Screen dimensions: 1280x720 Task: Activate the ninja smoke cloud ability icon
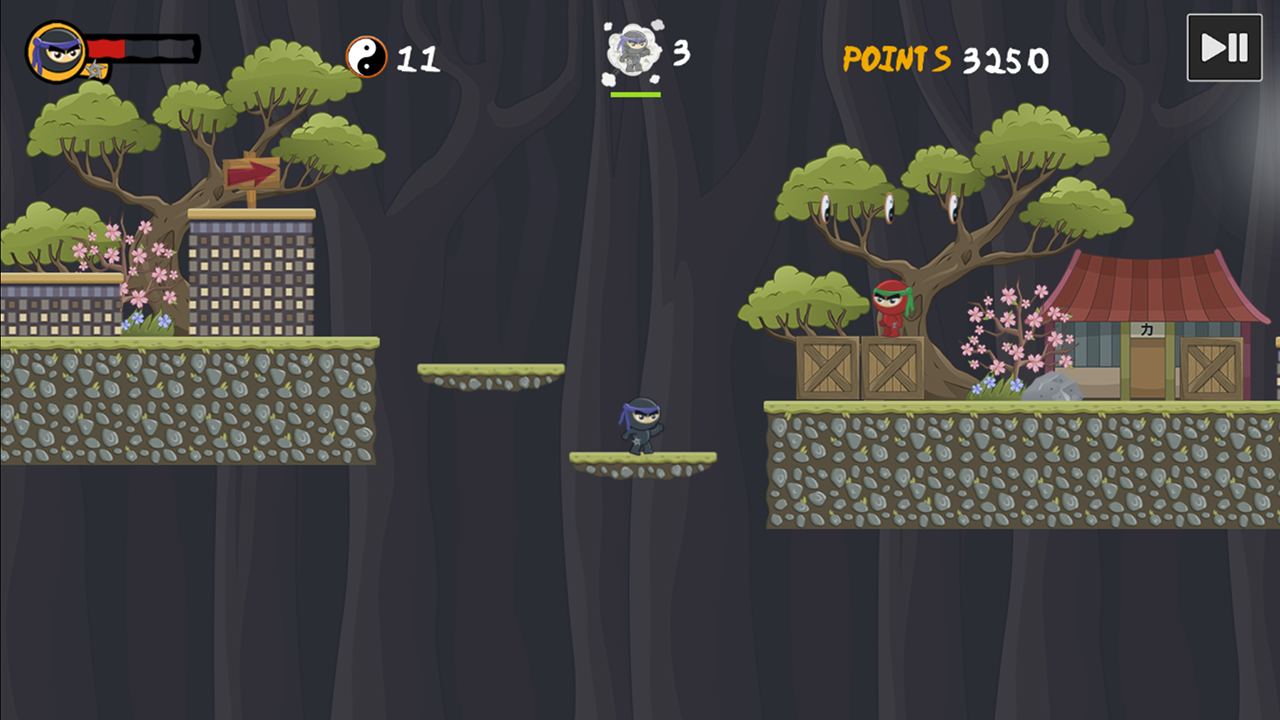(634, 52)
